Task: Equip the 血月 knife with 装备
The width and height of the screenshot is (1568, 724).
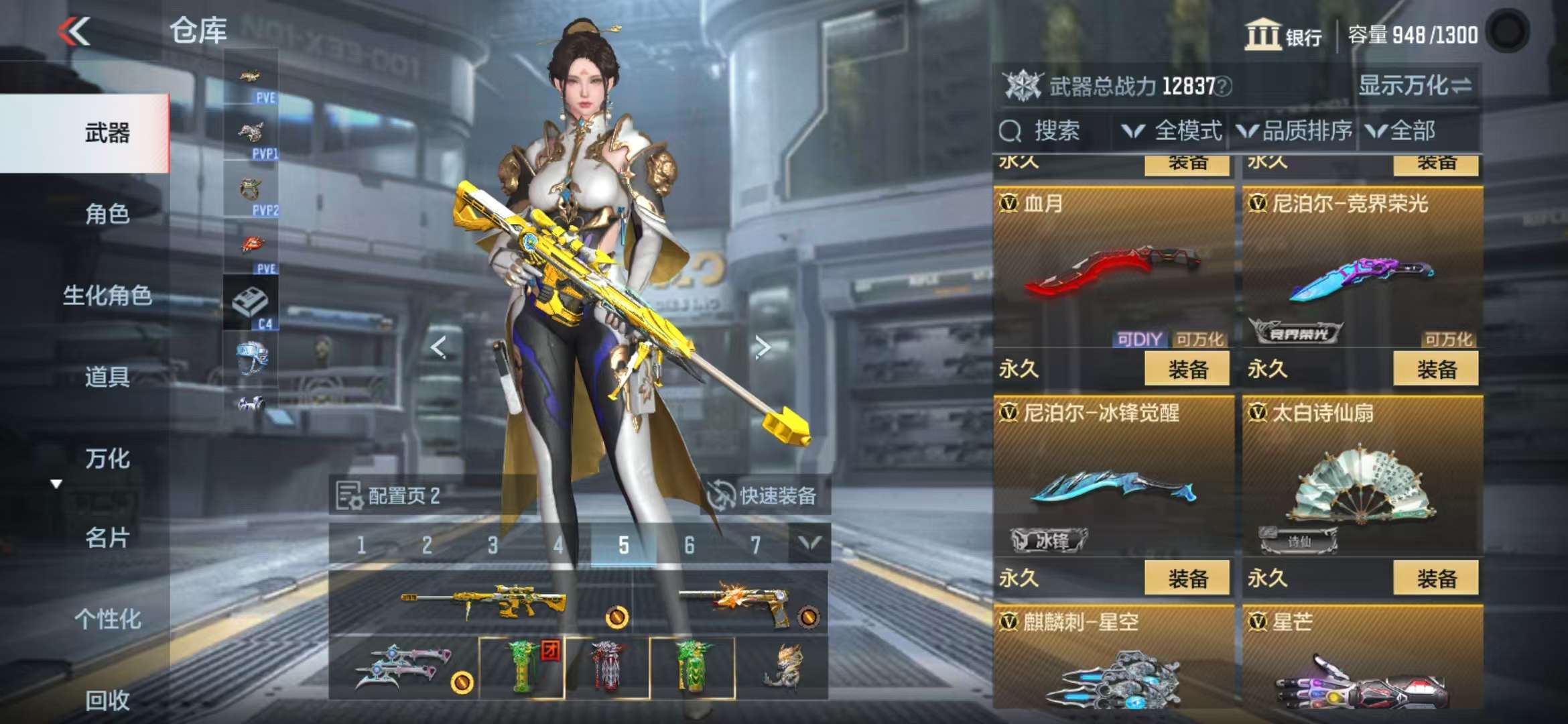Action: point(1187,369)
